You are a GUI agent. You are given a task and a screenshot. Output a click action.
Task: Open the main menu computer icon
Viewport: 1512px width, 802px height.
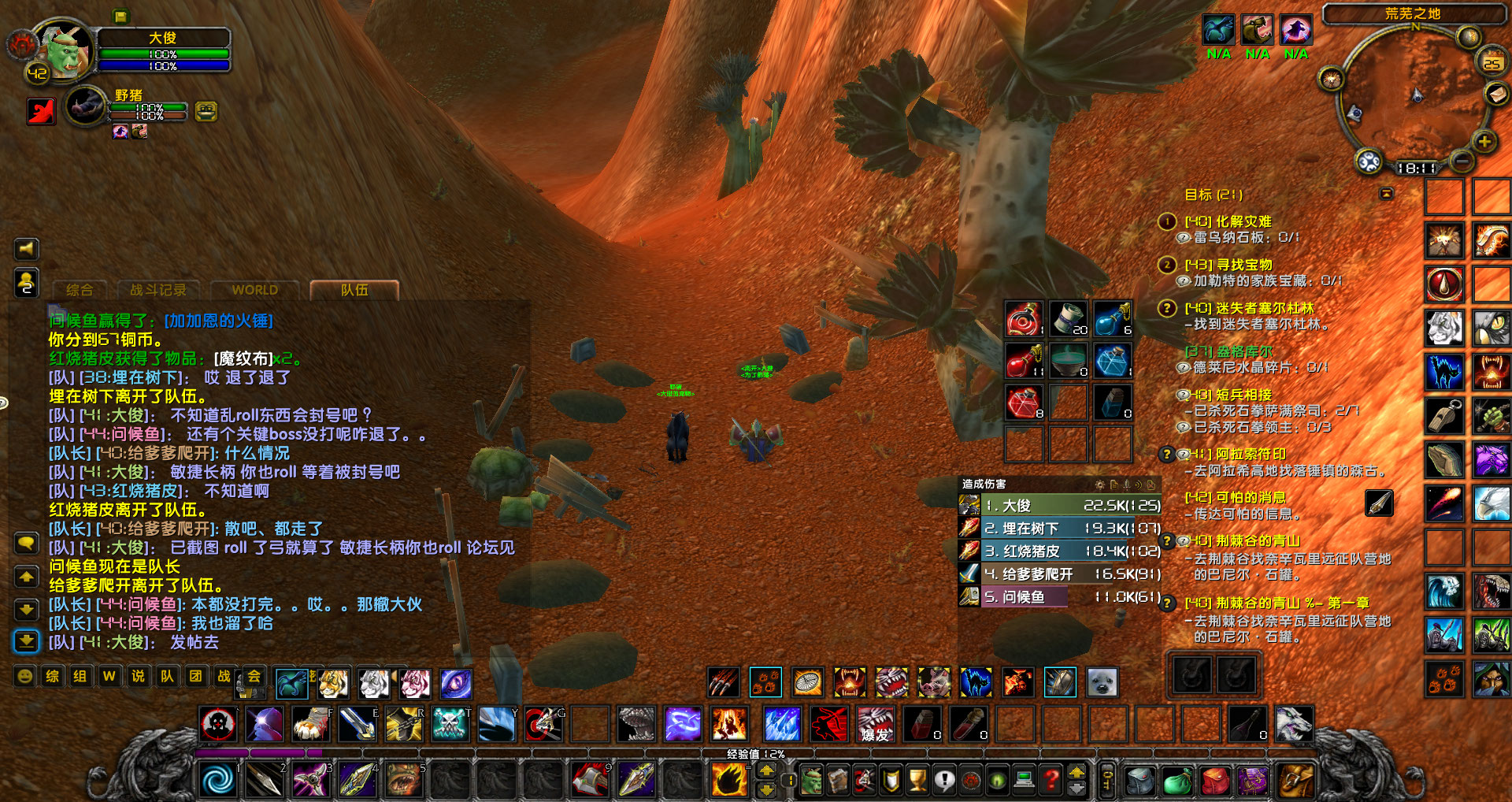[1025, 781]
